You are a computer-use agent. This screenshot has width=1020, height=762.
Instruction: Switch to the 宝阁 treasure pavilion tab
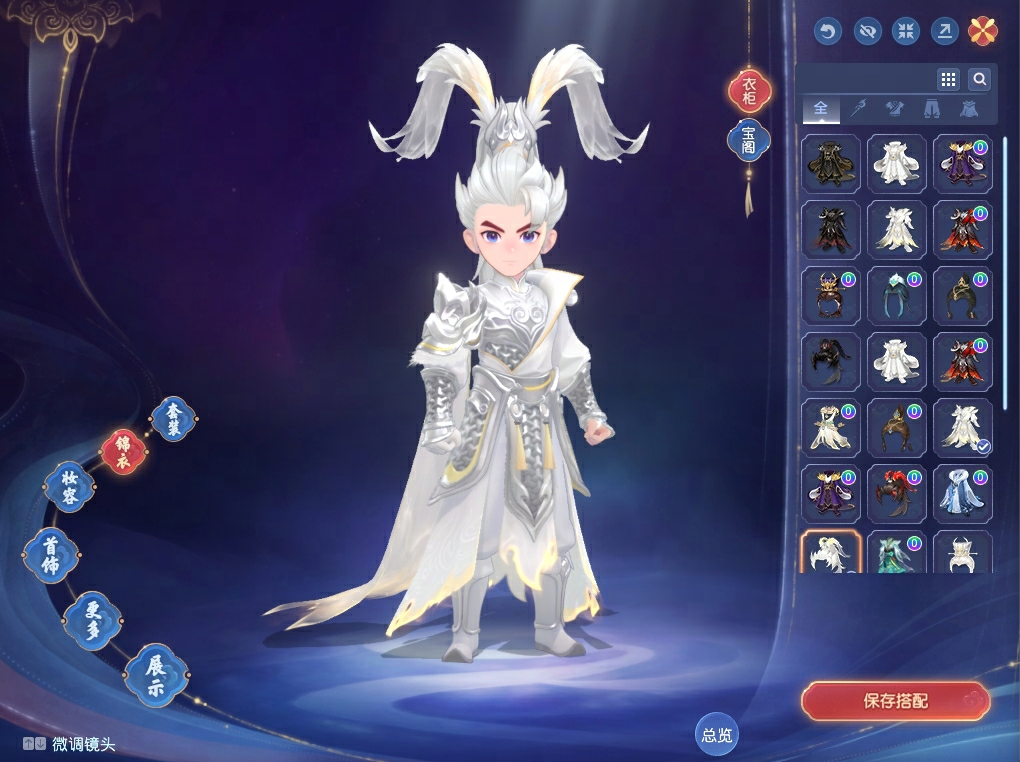click(749, 140)
